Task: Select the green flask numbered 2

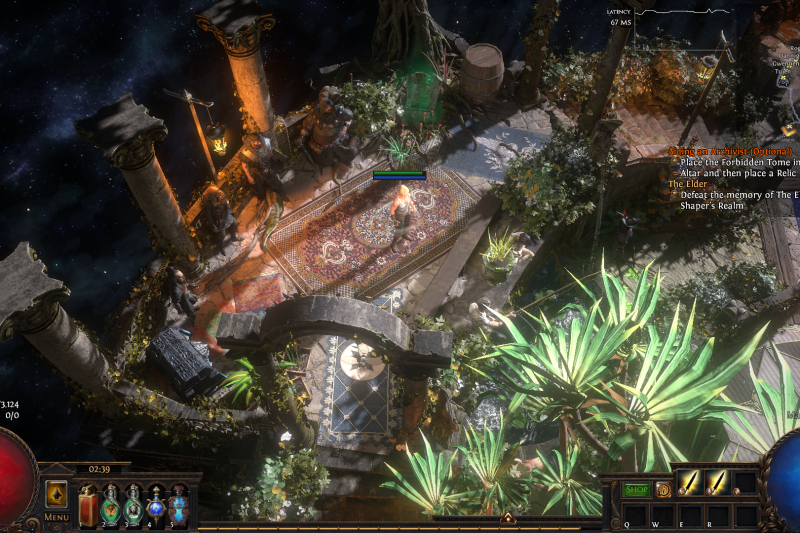Action: tap(111, 505)
